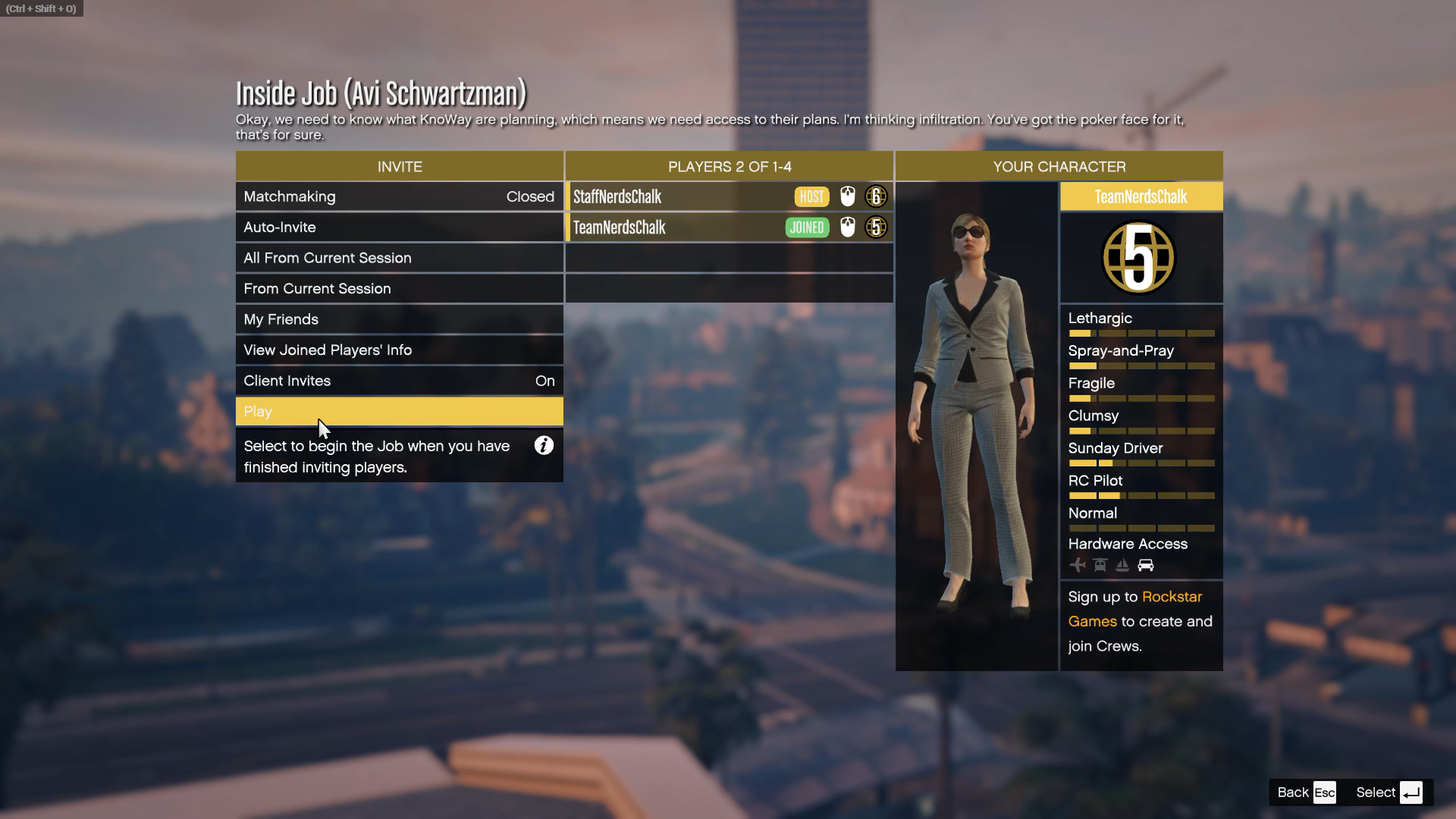Toggle the Matchmaking setting from Closed
The height and width of the screenshot is (819, 1456).
point(400,196)
